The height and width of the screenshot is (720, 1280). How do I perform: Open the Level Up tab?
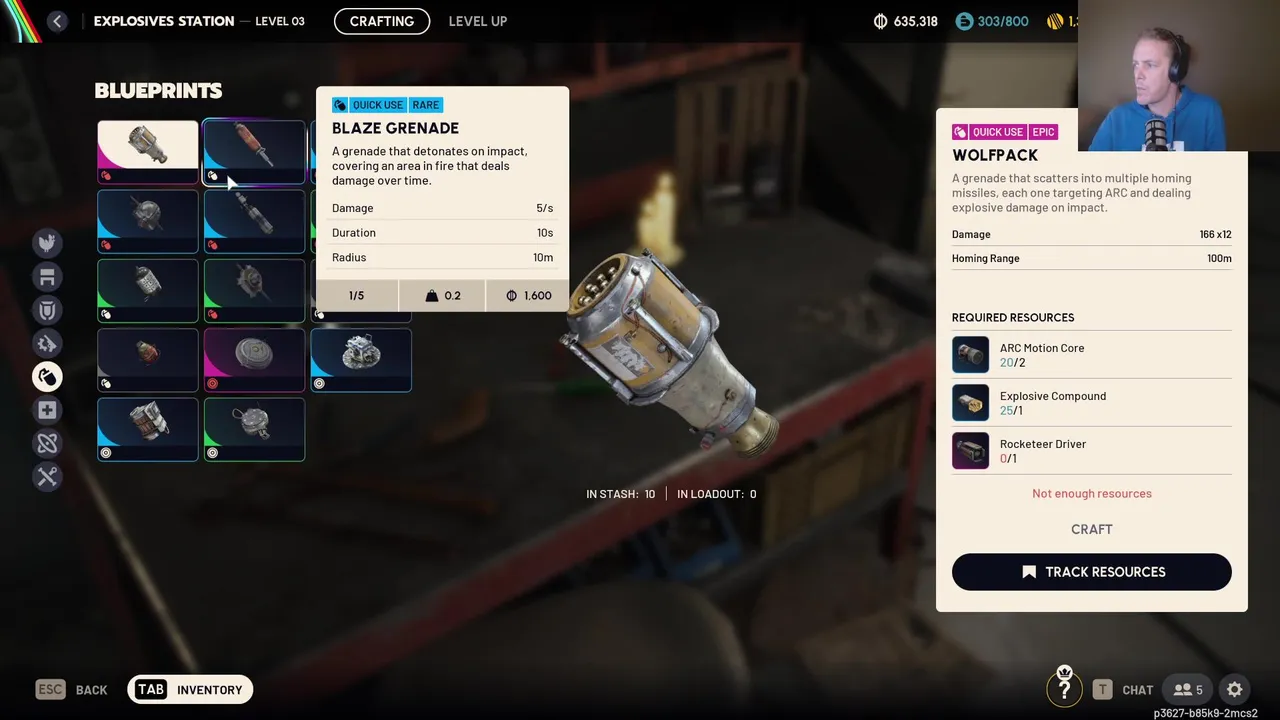[x=477, y=21]
